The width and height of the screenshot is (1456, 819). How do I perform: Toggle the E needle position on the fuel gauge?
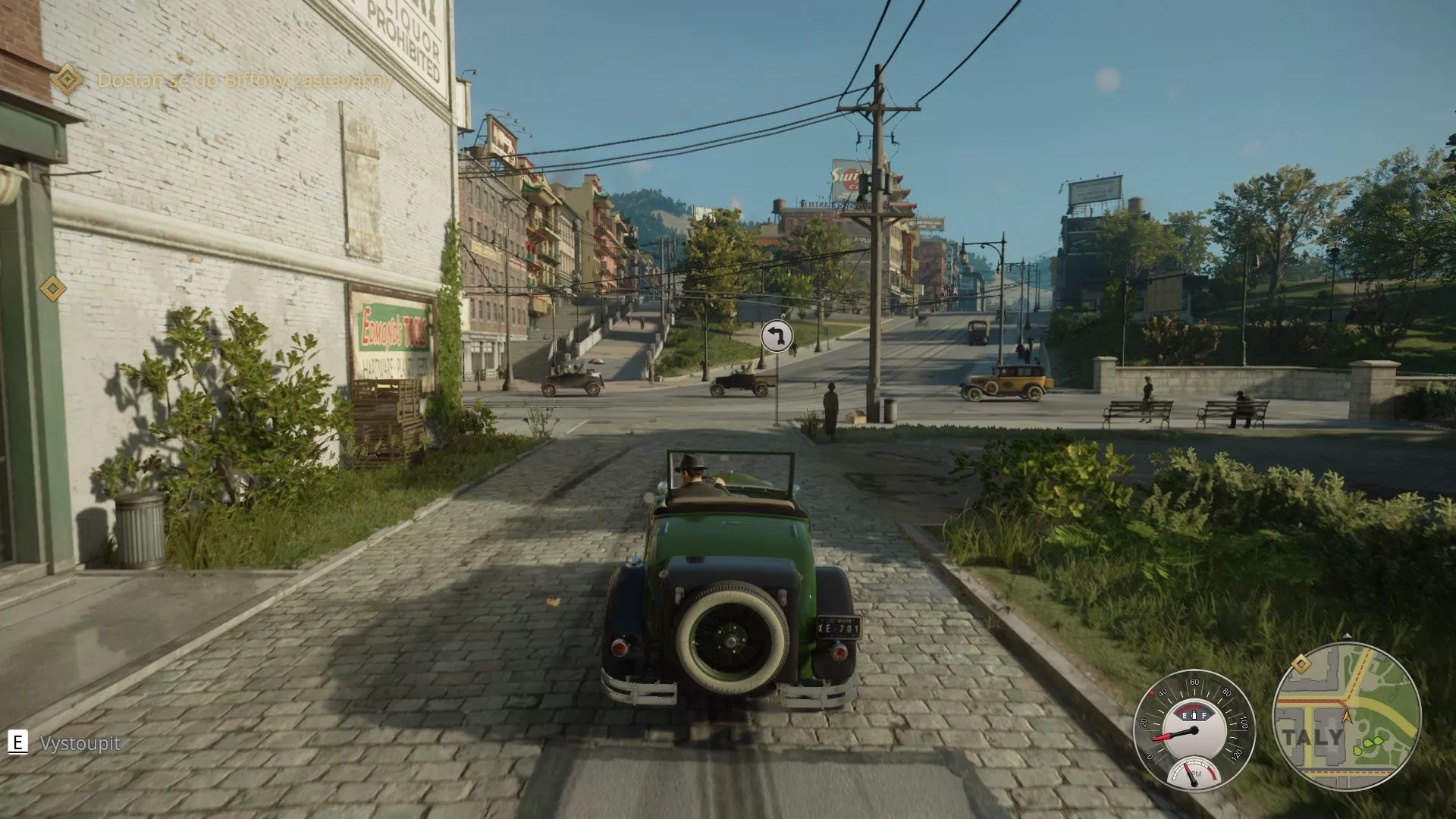pos(1185,715)
